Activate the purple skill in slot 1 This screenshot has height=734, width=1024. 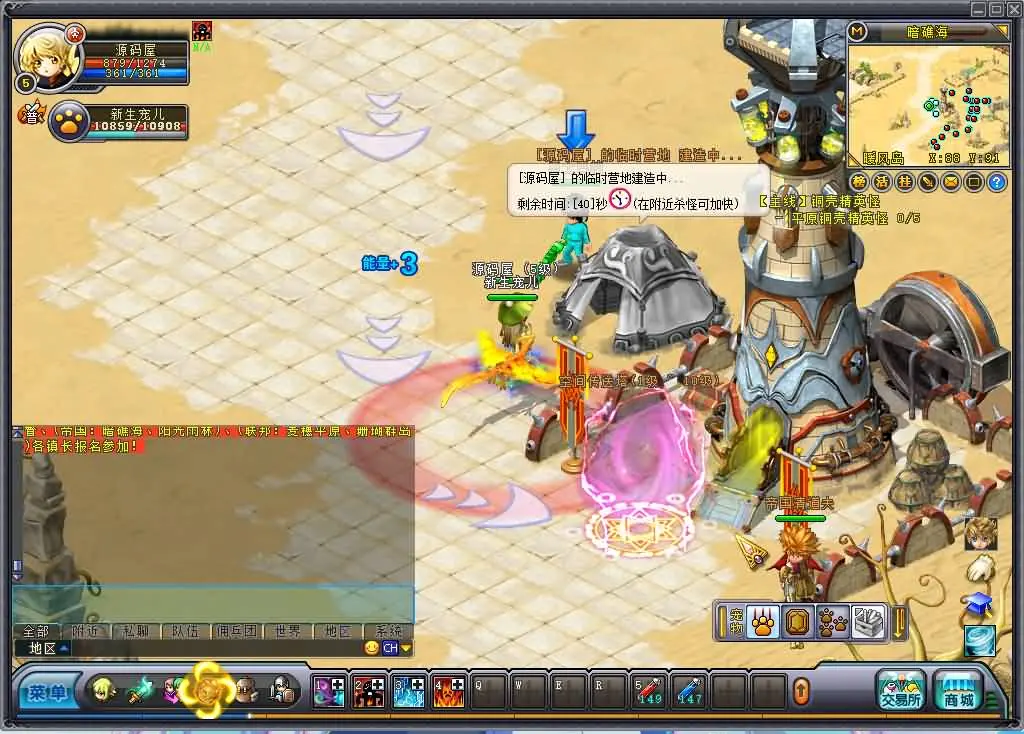328,691
